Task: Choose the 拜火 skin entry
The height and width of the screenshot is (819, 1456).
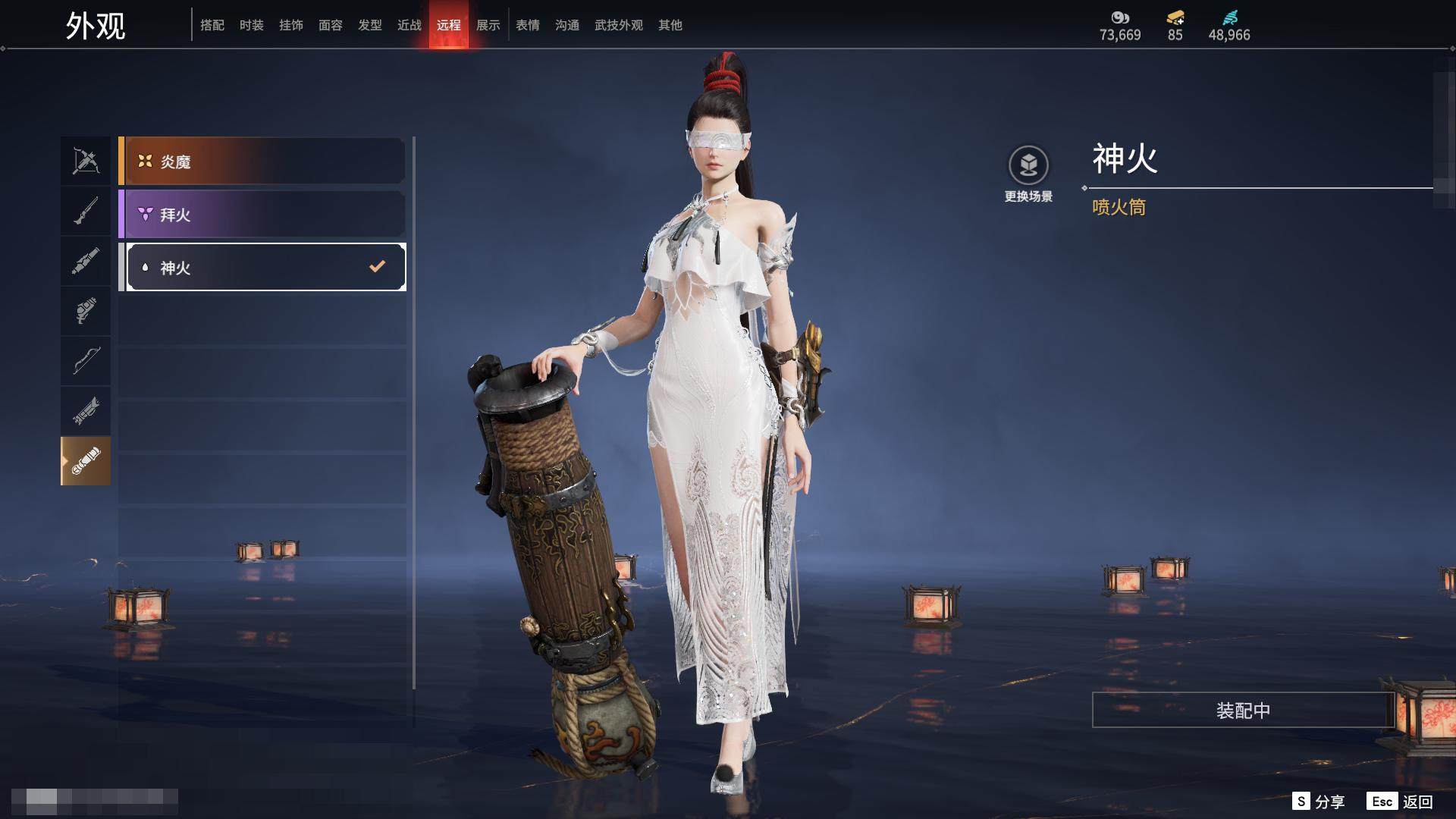Action: [x=262, y=215]
